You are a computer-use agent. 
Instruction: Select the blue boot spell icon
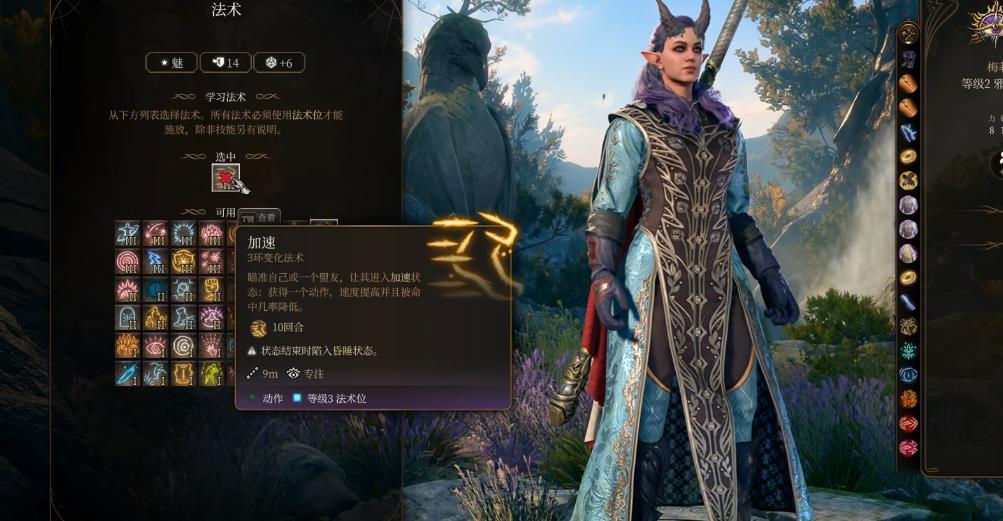tap(183, 318)
